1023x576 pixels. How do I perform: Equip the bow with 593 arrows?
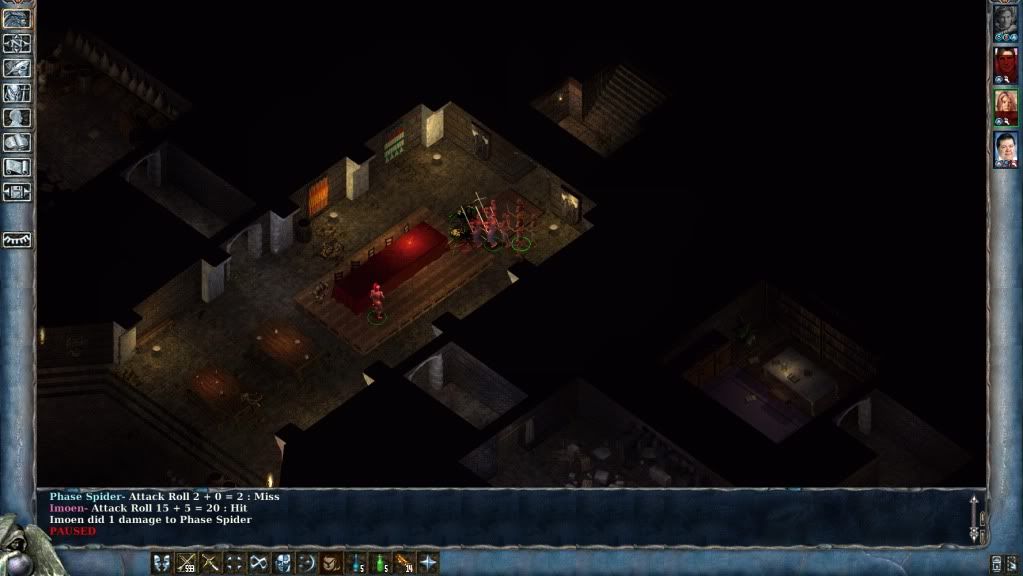186,562
